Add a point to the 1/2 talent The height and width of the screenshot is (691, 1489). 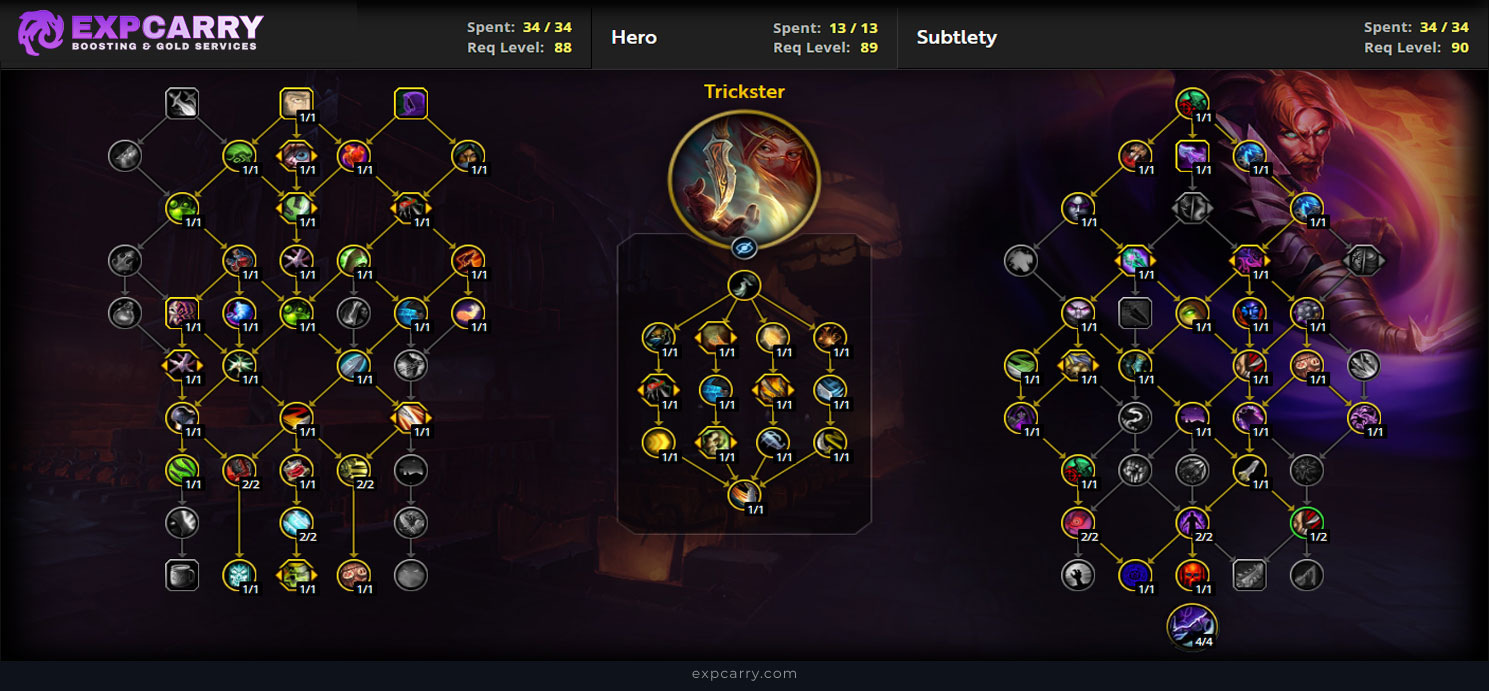[x=1307, y=522]
